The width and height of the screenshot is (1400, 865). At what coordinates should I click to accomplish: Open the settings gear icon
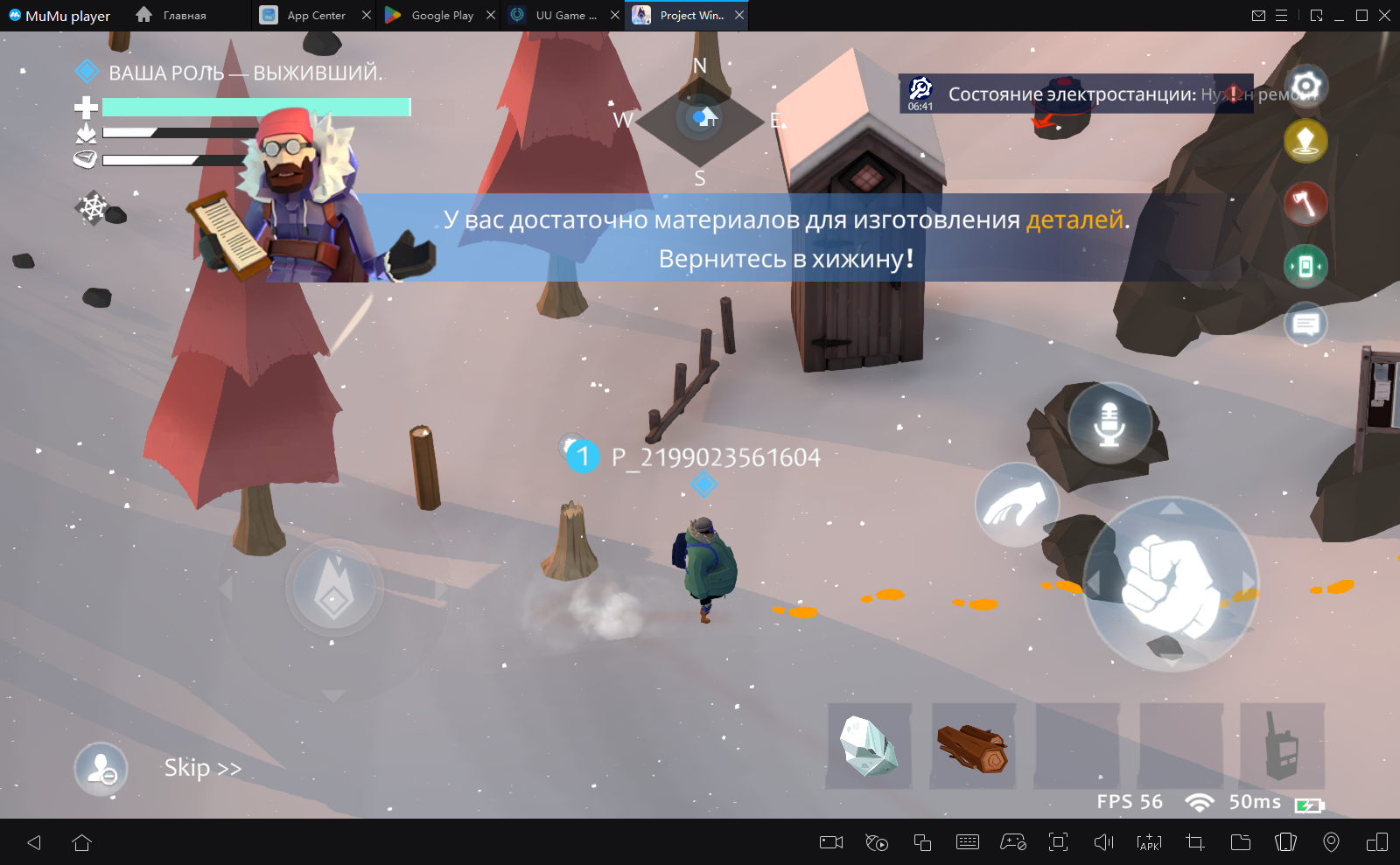[1305, 86]
